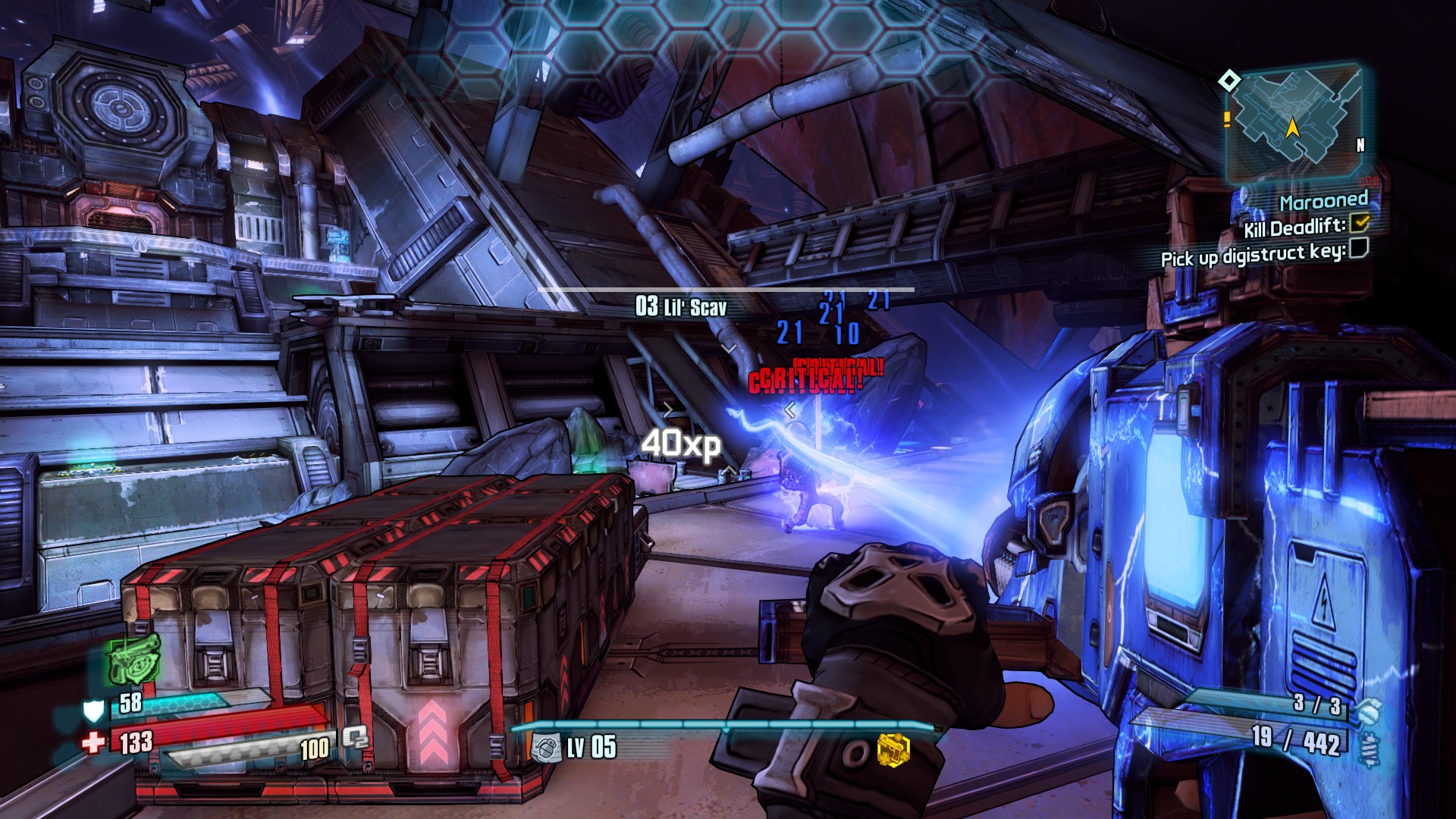Tick the Pick up digistruct key checkbox

coord(1358,247)
